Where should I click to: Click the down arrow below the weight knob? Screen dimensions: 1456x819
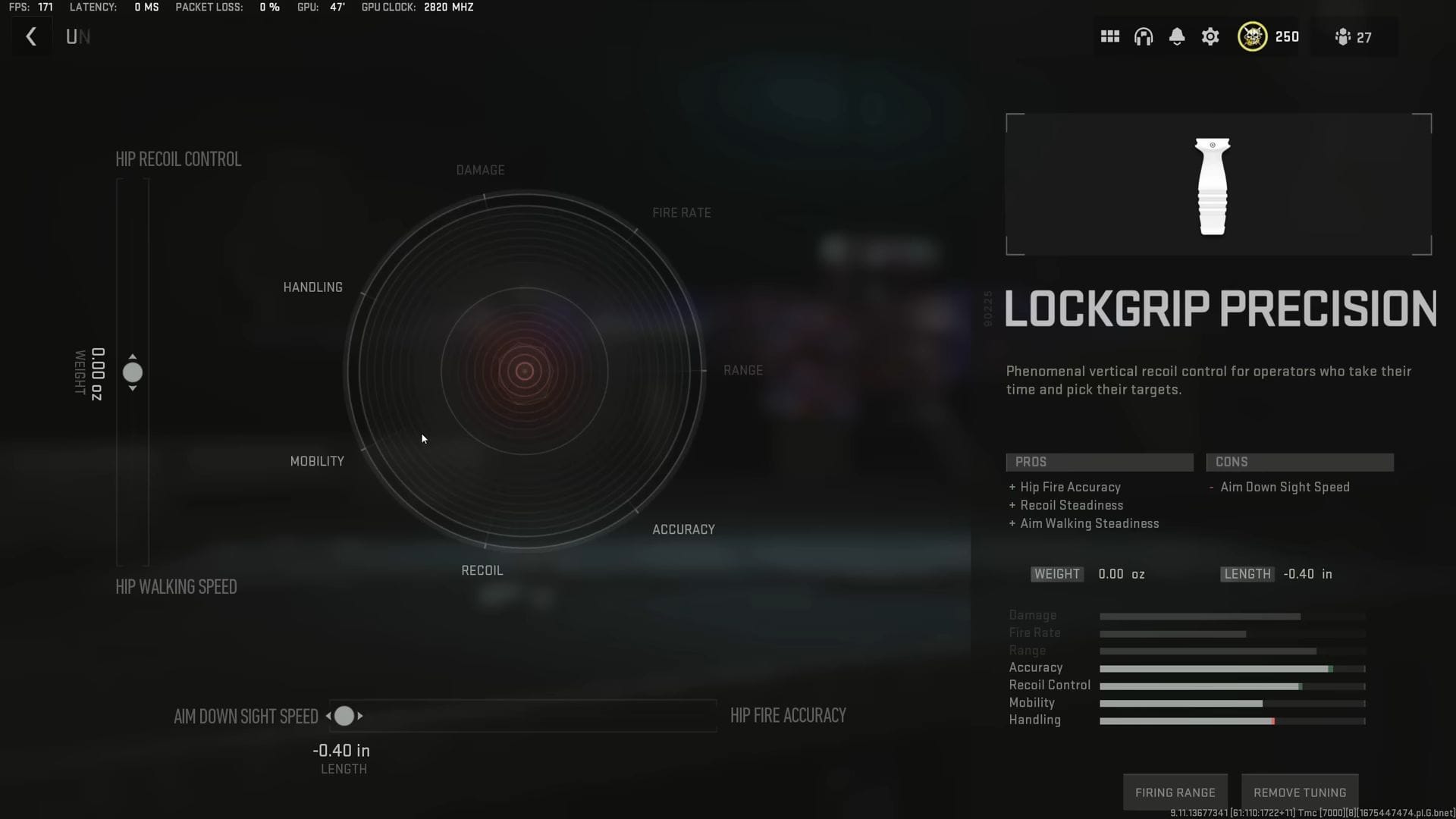pyautogui.click(x=133, y=388)
